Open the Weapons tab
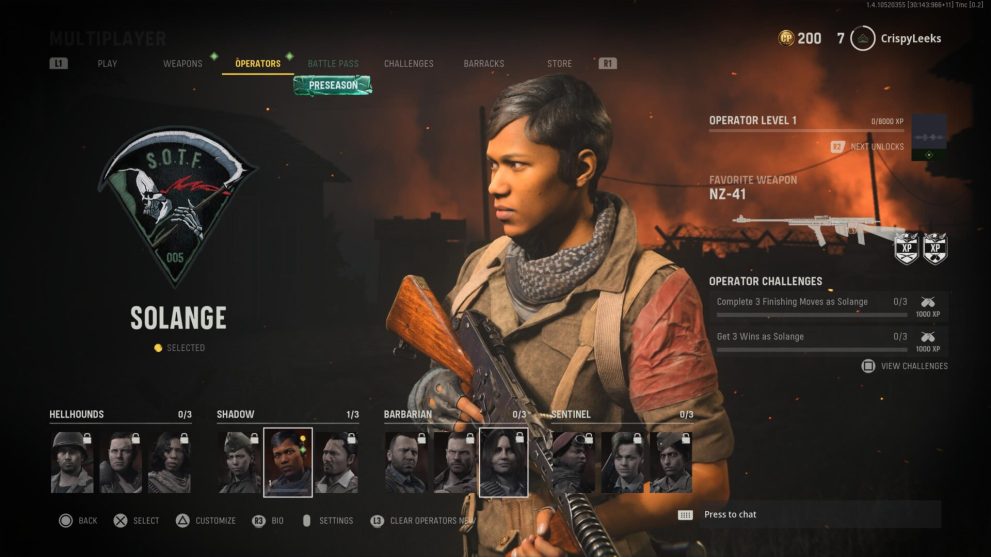Screen dimensions: 991x557 pyautogui.click(x=183, y=64)
